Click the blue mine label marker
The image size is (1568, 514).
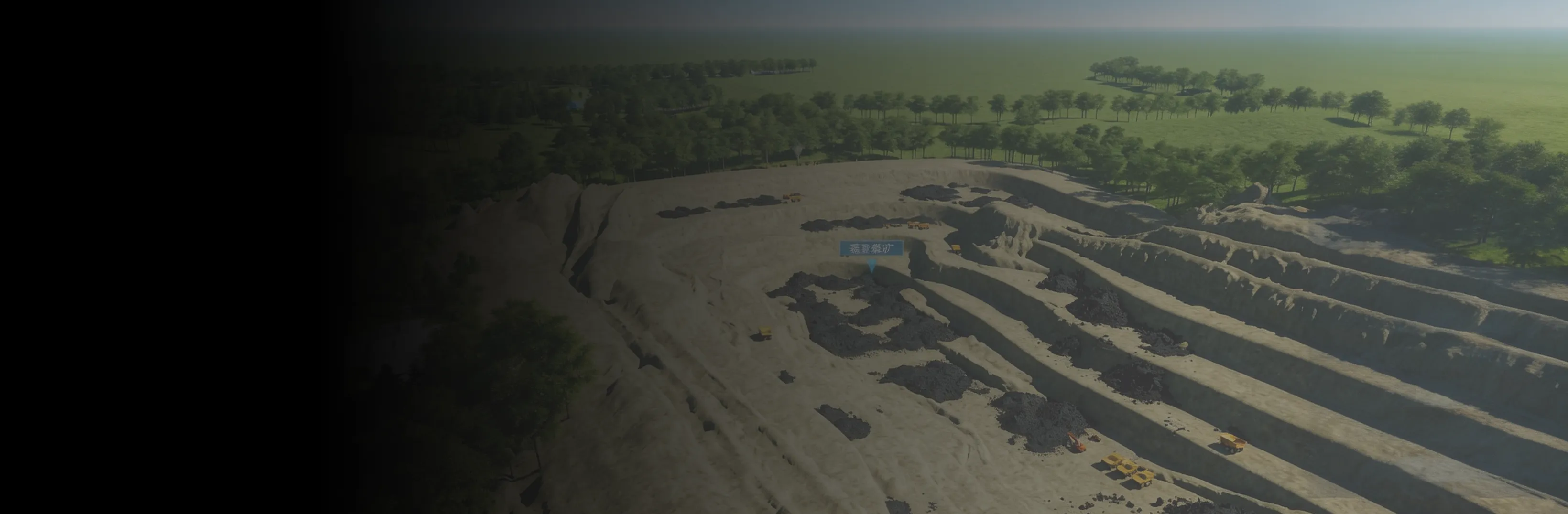coord(871,249)
